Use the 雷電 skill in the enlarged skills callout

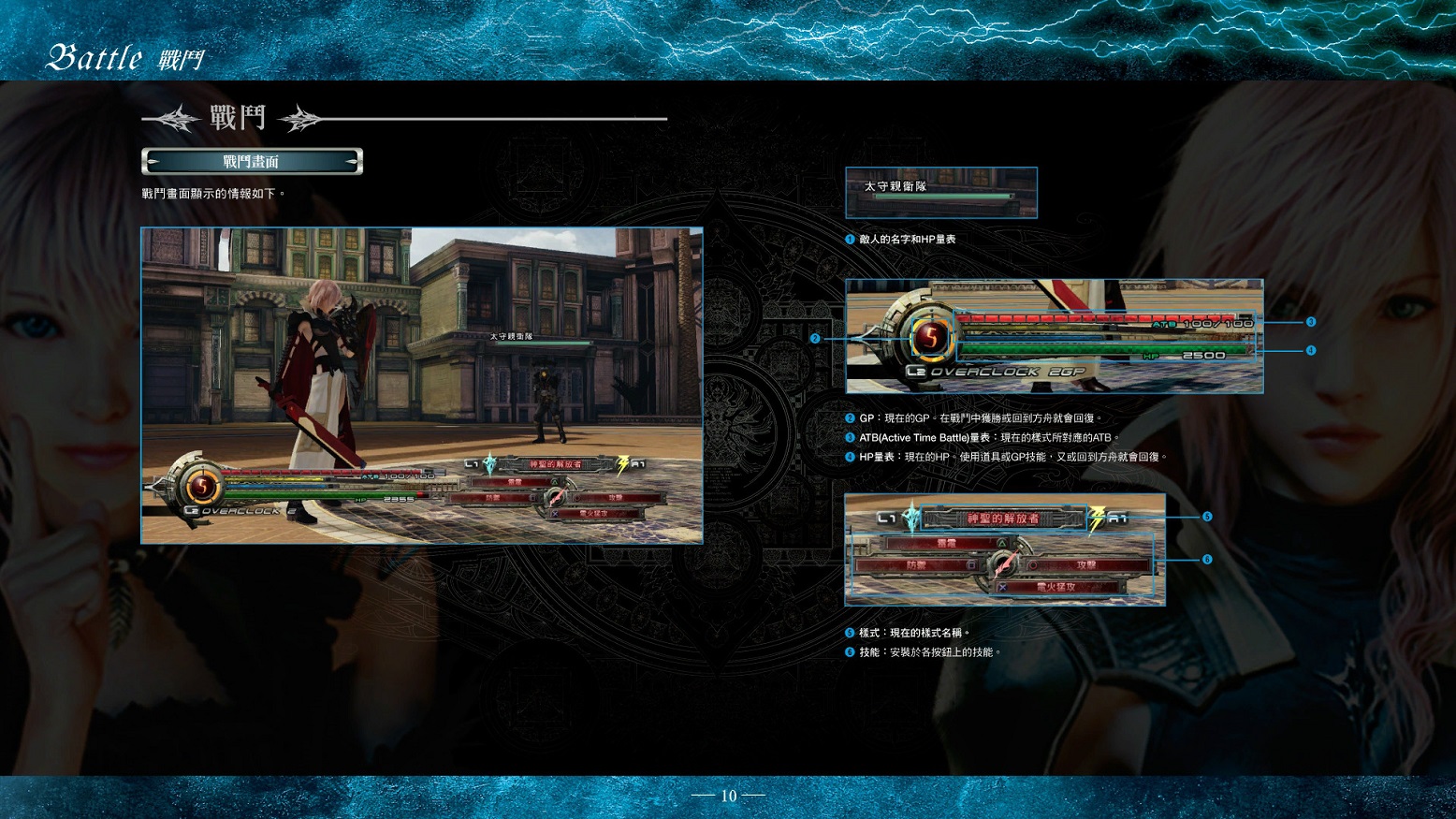[x=947, y=543]
